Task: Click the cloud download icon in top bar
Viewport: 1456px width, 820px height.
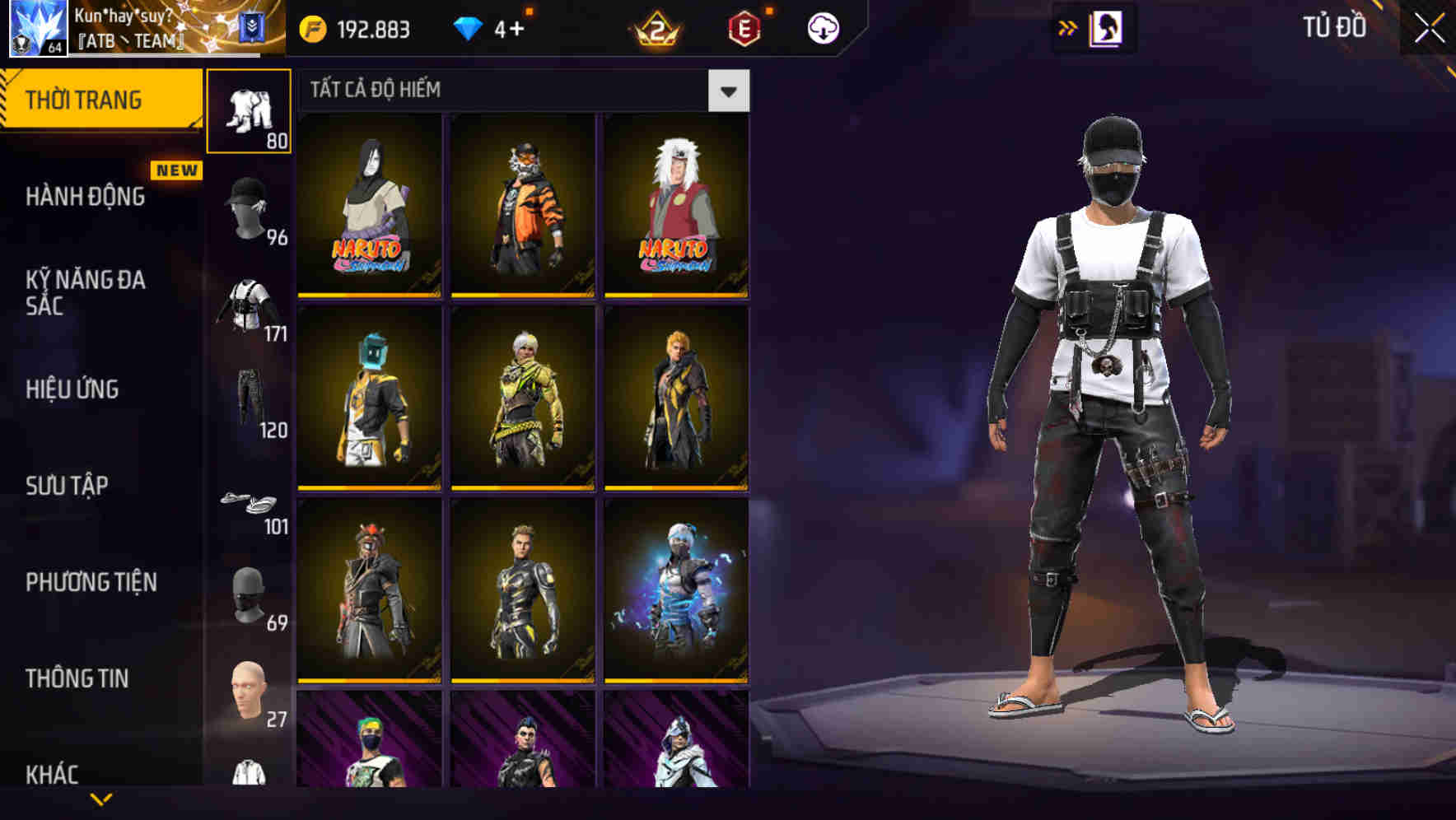Action: (824, 27)
